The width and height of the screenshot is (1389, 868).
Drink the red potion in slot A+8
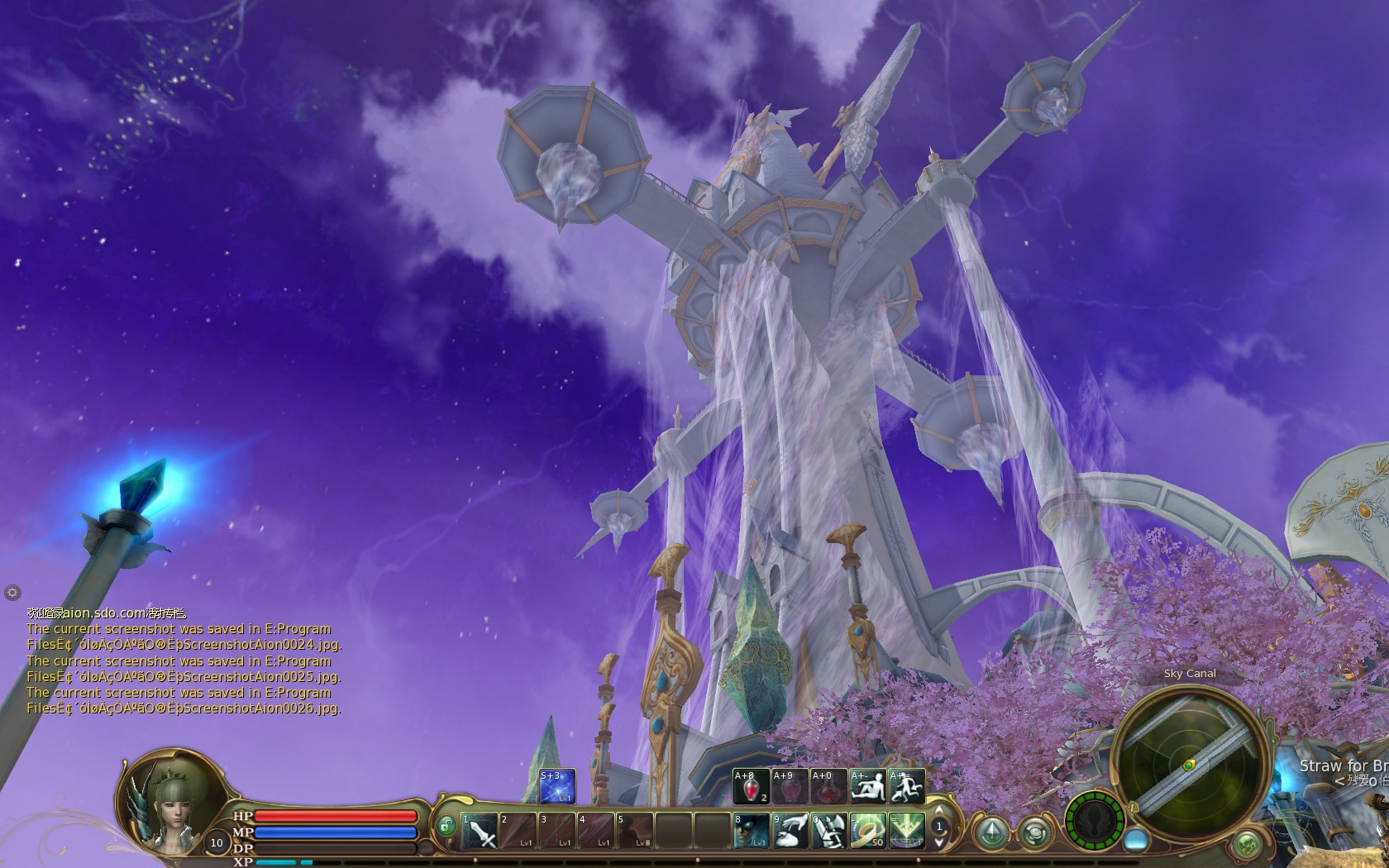click(751, 786)
